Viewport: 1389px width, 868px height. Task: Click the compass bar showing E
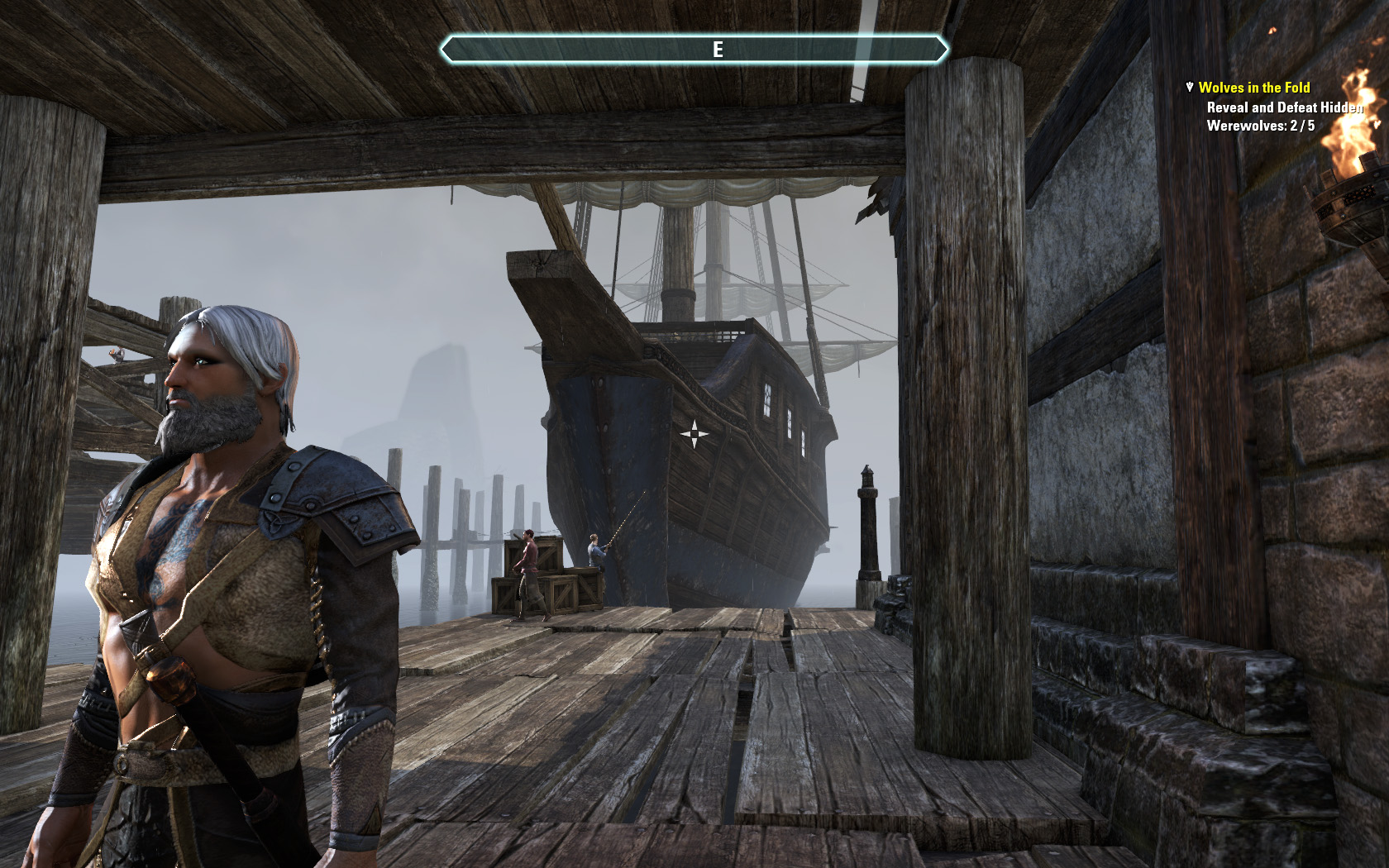[694, 50]
